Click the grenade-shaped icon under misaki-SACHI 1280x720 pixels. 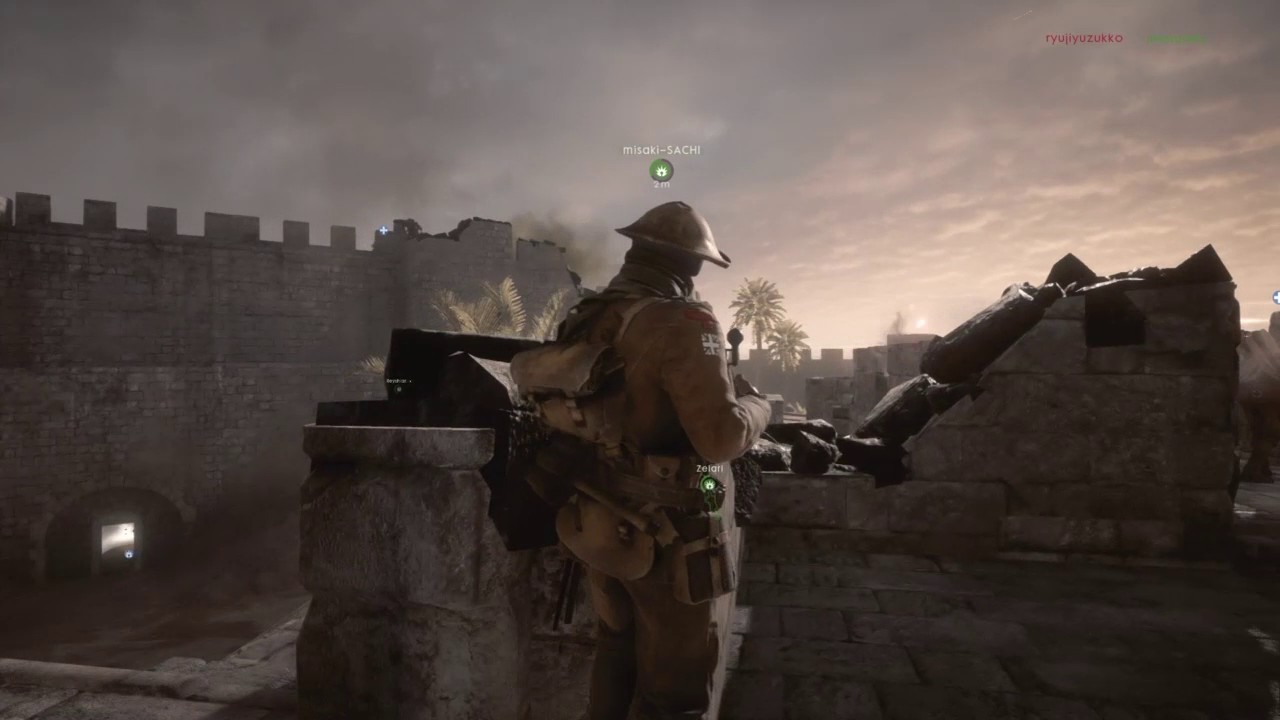(x=662, y=172)
